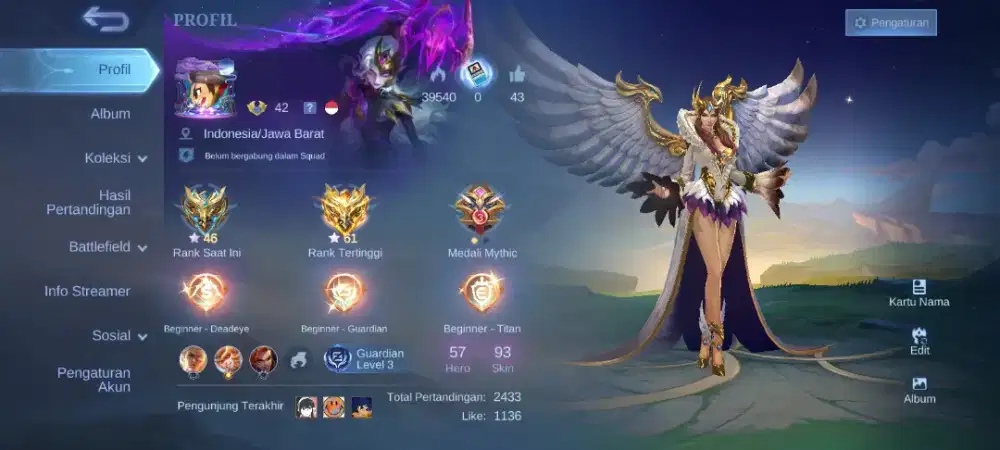View the Rank Tertinggi badge
Viewport: 1000px width, 450px height.
(x=346, y=212)
